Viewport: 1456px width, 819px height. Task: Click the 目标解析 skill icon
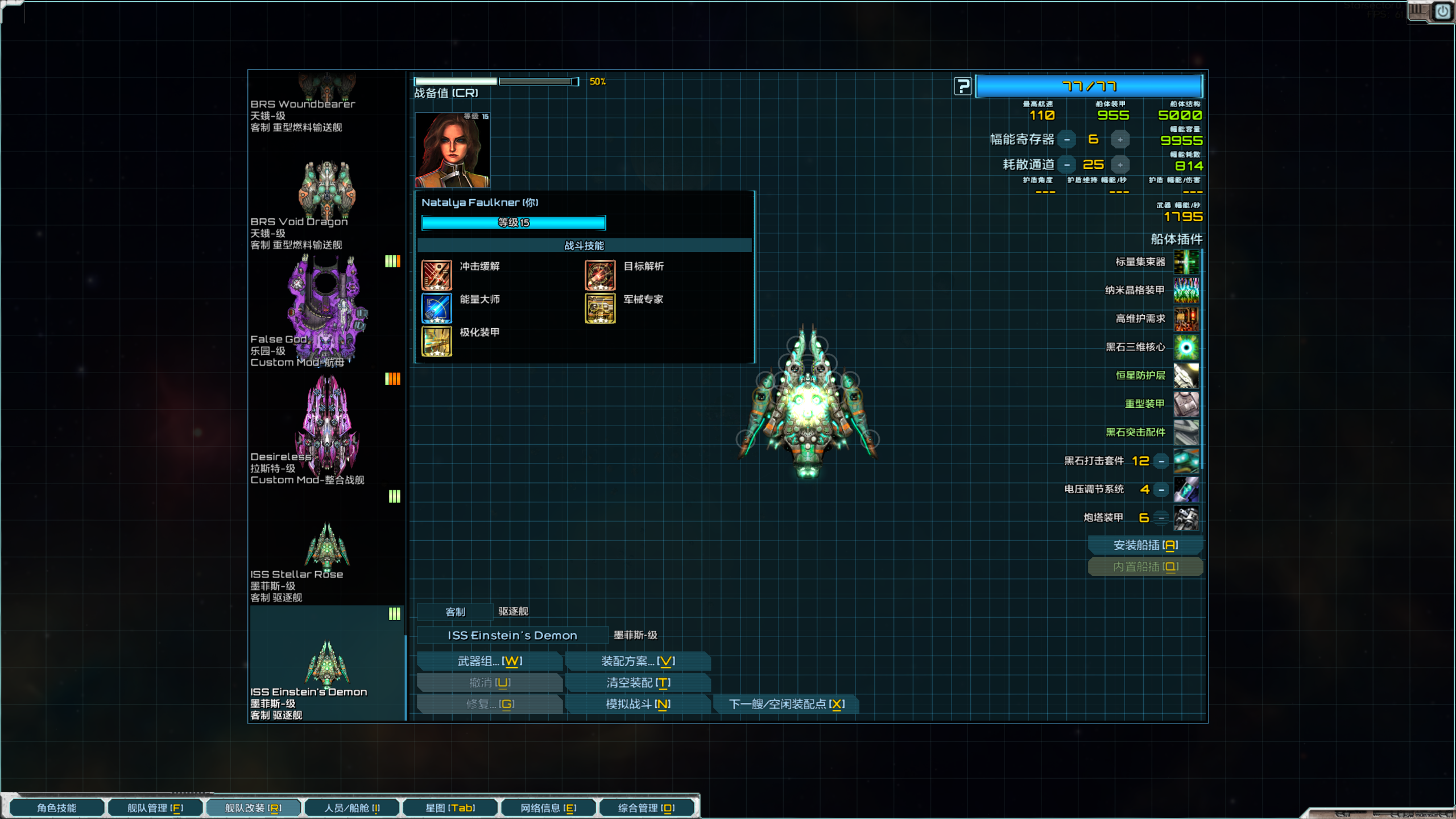(599, 275)
